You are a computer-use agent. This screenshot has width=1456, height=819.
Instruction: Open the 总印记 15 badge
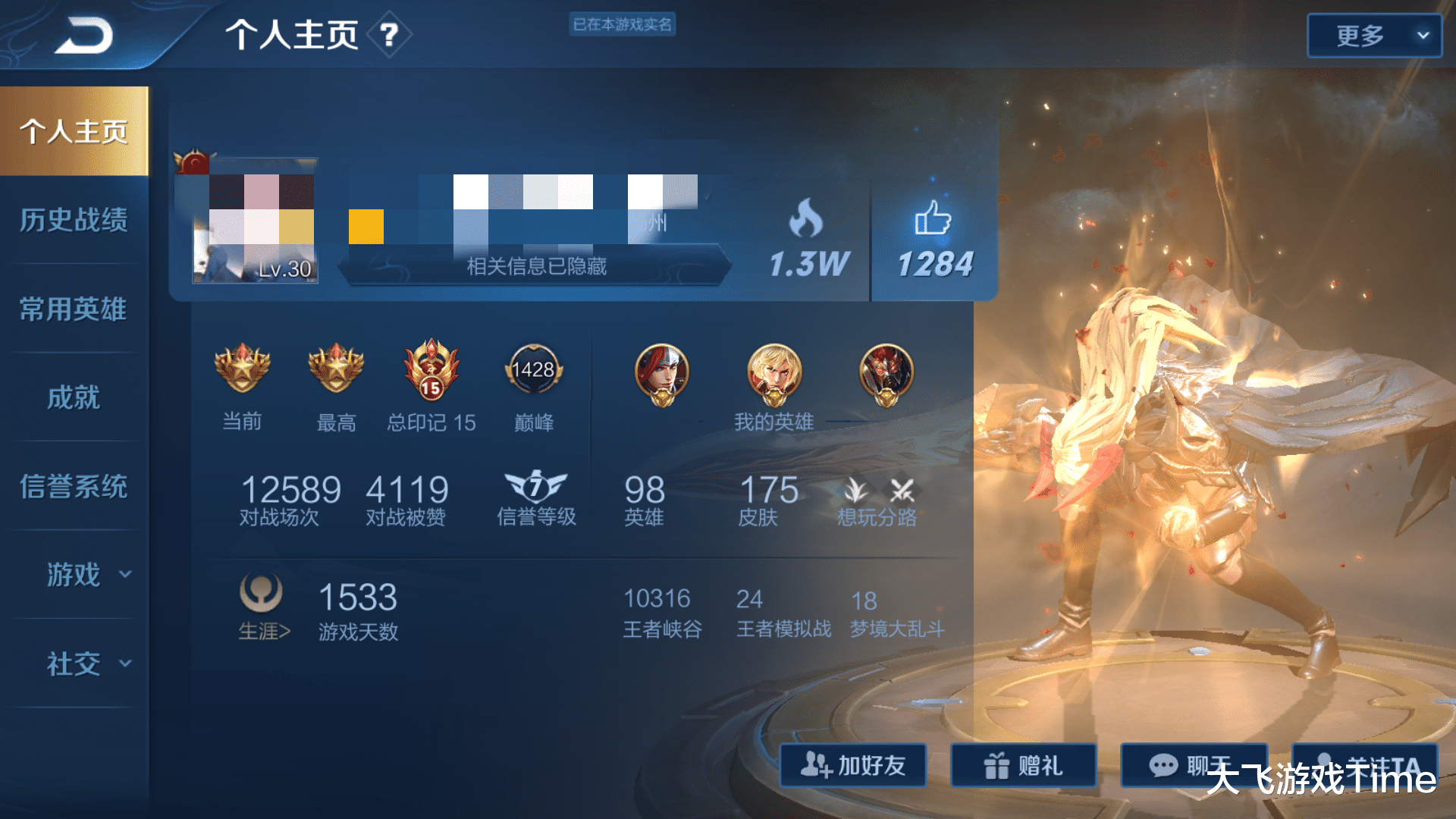click(x=431, y=370)
